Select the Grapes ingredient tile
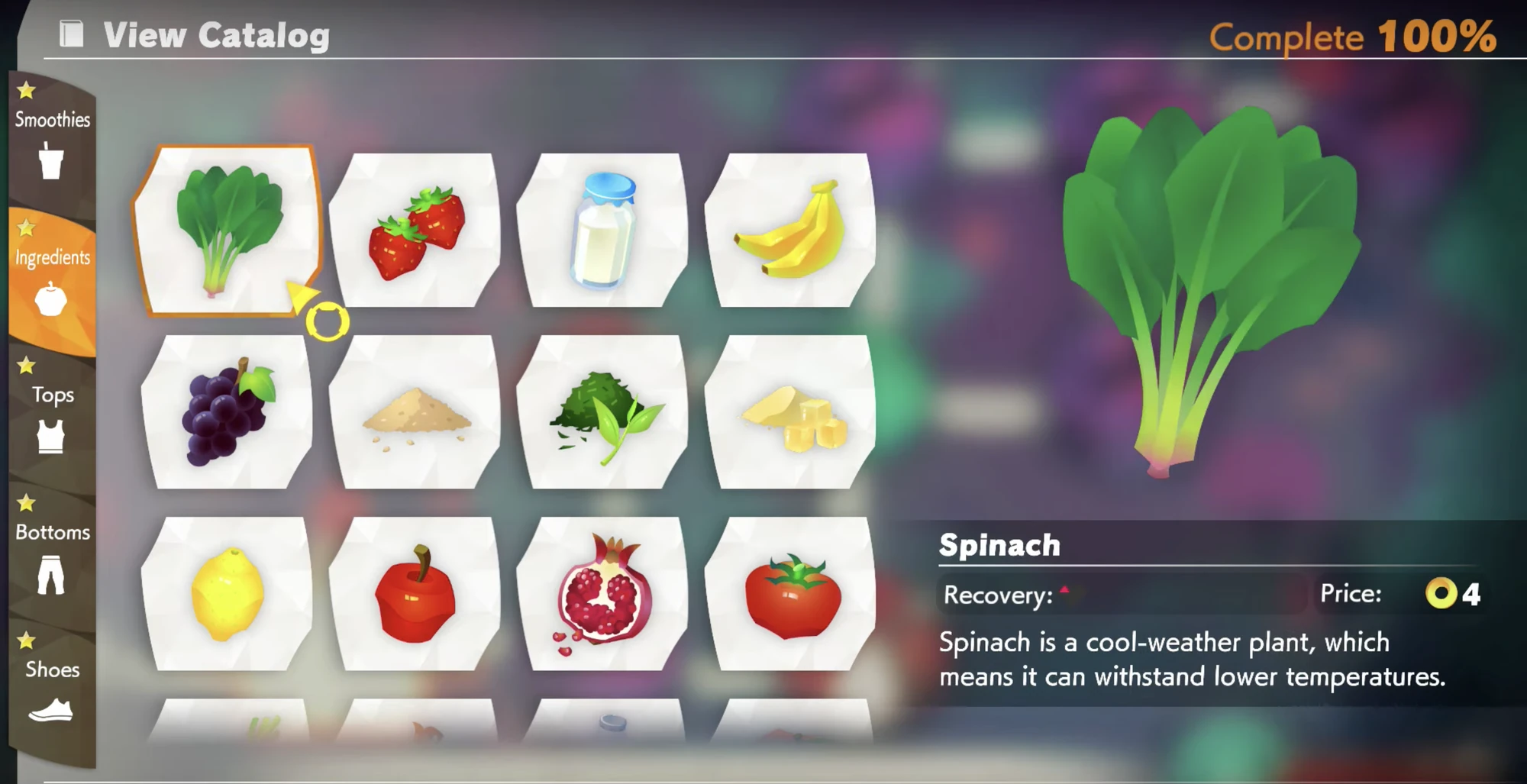Screen dimensions: 1527x784 tap(228, 408)
